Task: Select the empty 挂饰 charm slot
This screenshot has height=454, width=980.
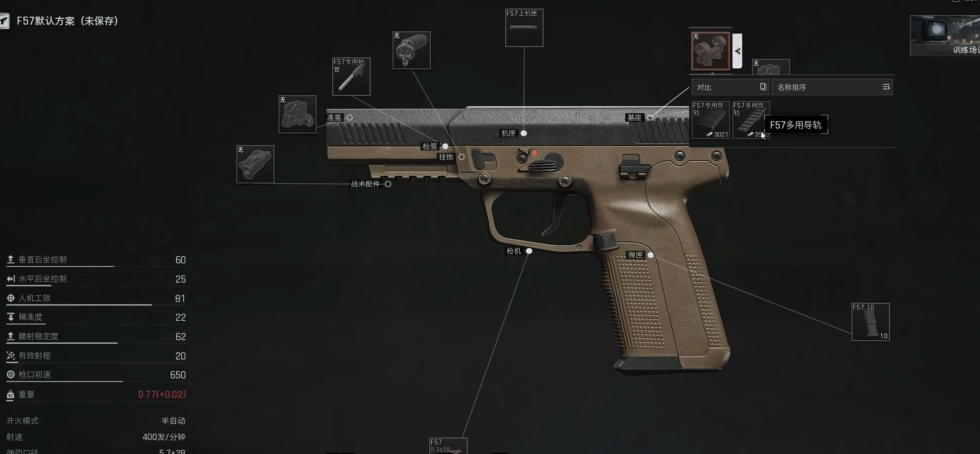Action: pos(411,50)
